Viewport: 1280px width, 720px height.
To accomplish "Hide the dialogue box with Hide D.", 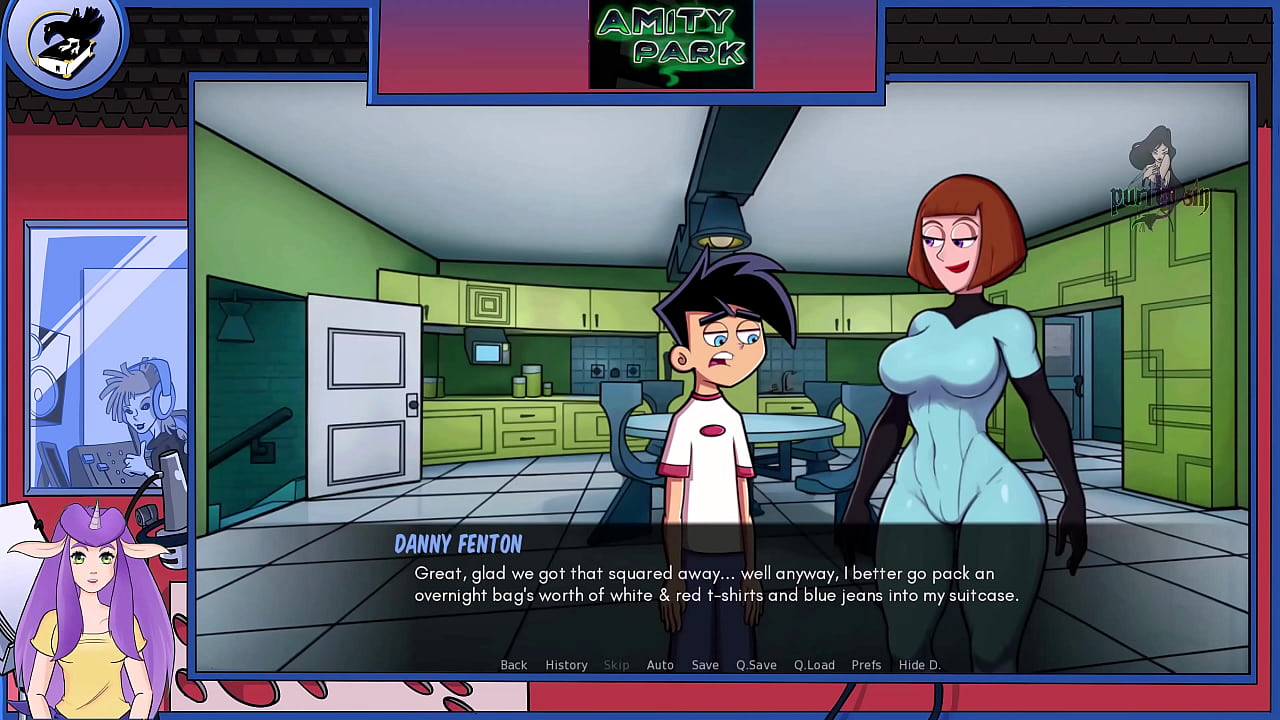I will tap(919, 664).
